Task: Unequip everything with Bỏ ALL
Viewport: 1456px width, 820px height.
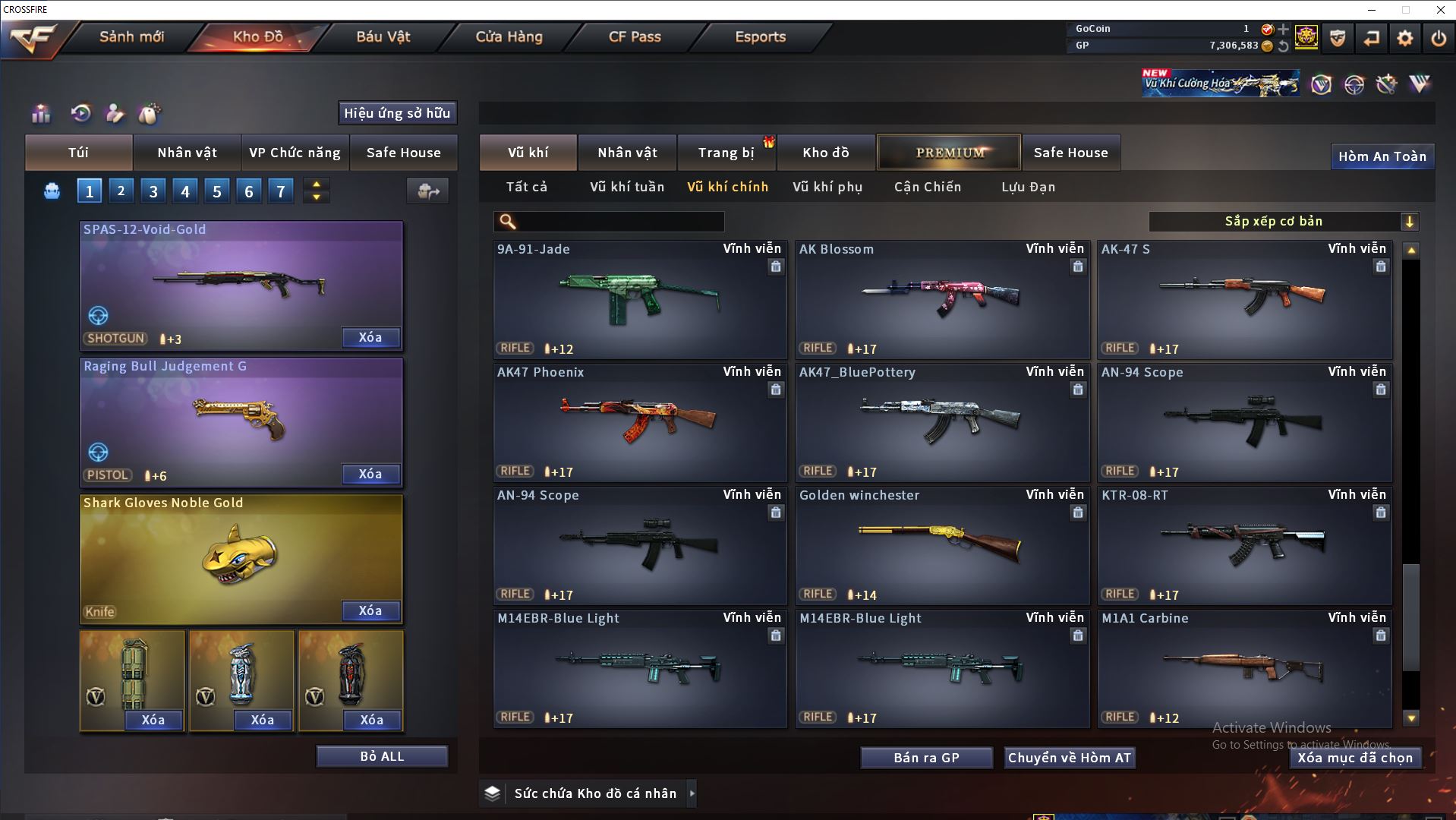Action: pos(382,757)
